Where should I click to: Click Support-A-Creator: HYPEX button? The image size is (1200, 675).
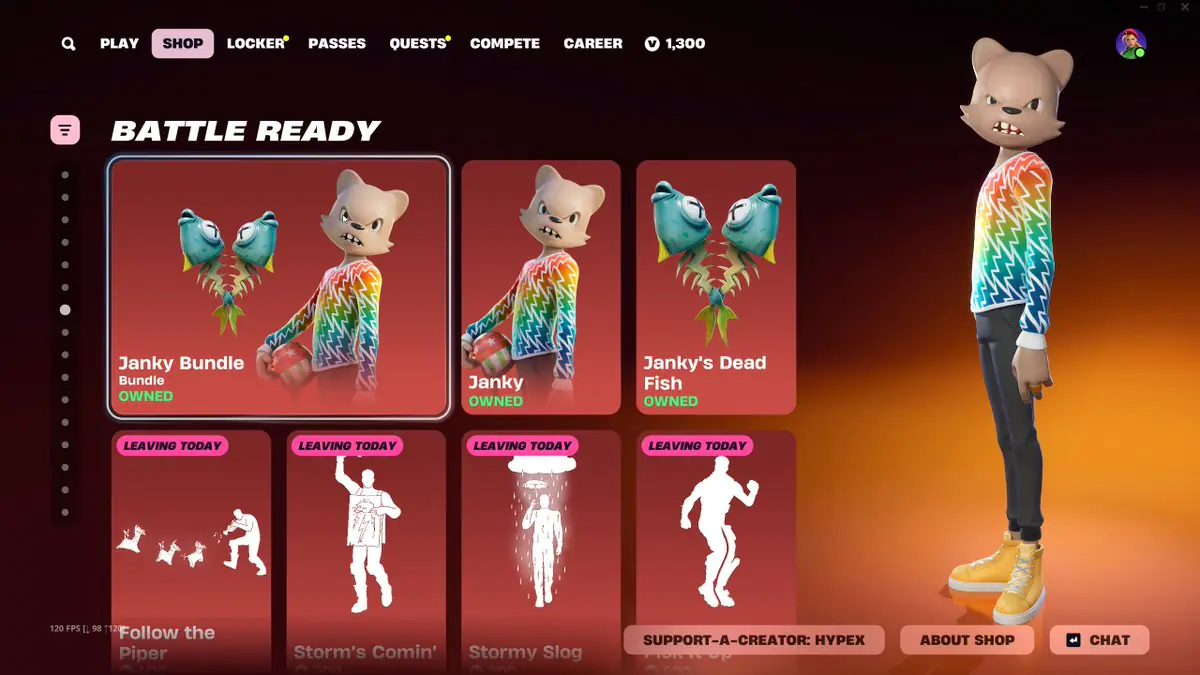point(754,640)
